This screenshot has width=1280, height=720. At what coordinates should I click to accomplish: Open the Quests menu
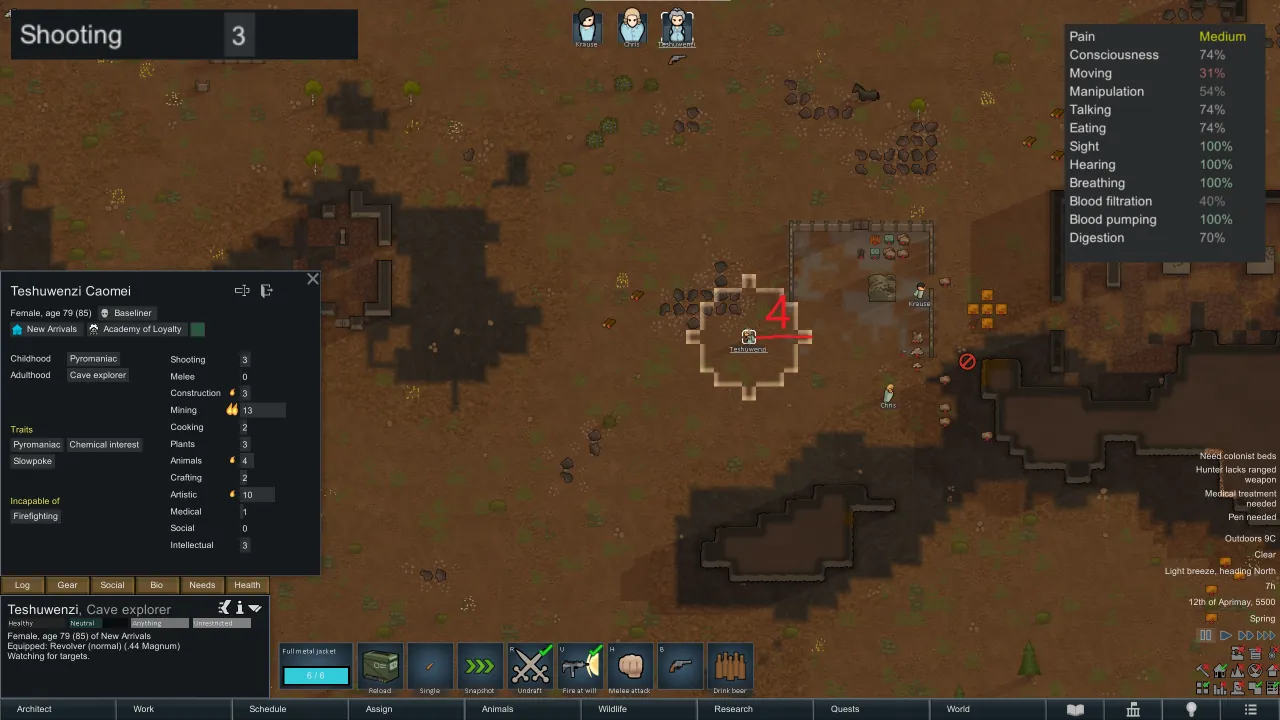click(845, 709)
